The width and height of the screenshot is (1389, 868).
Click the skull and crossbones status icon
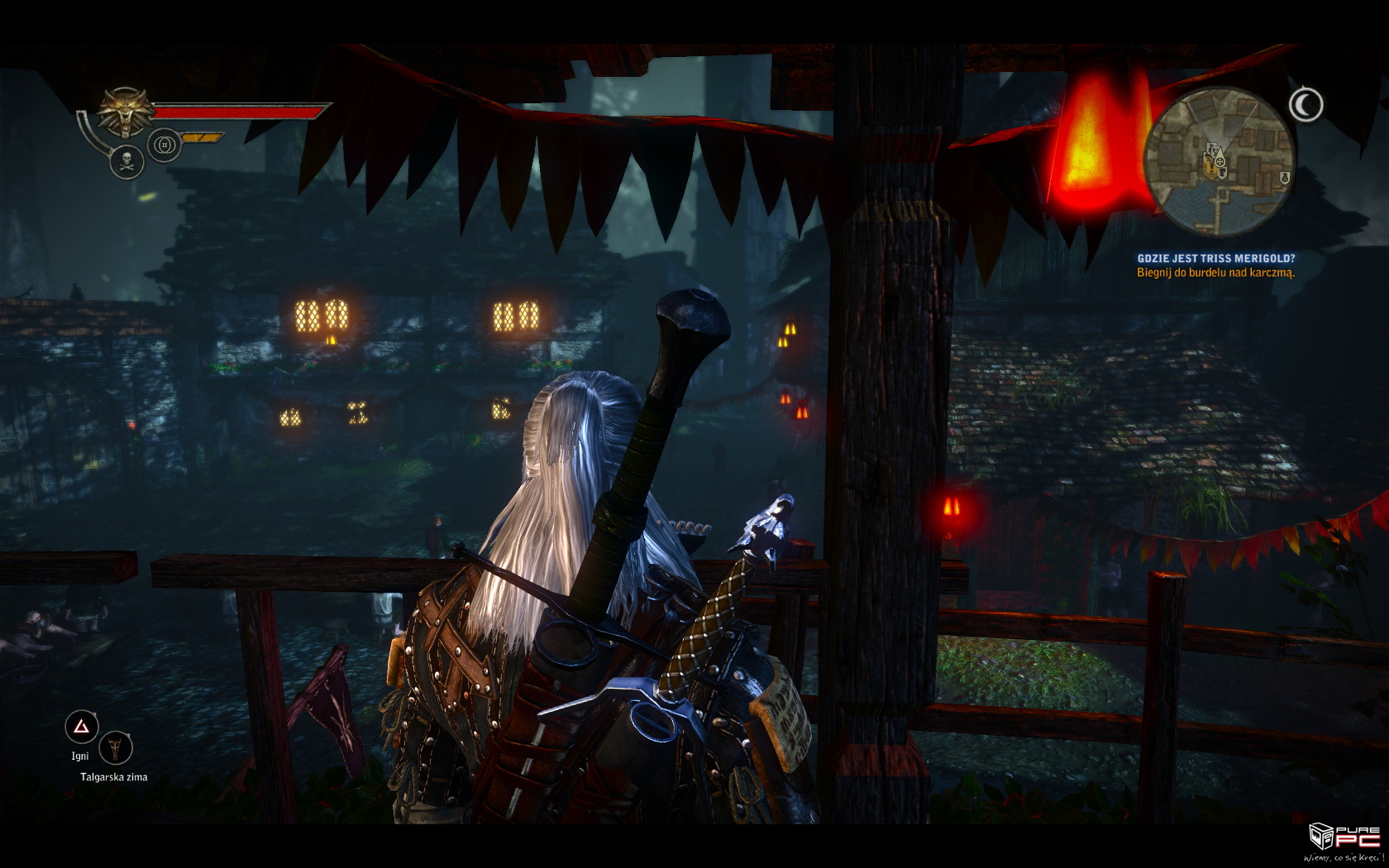[127, 161]
